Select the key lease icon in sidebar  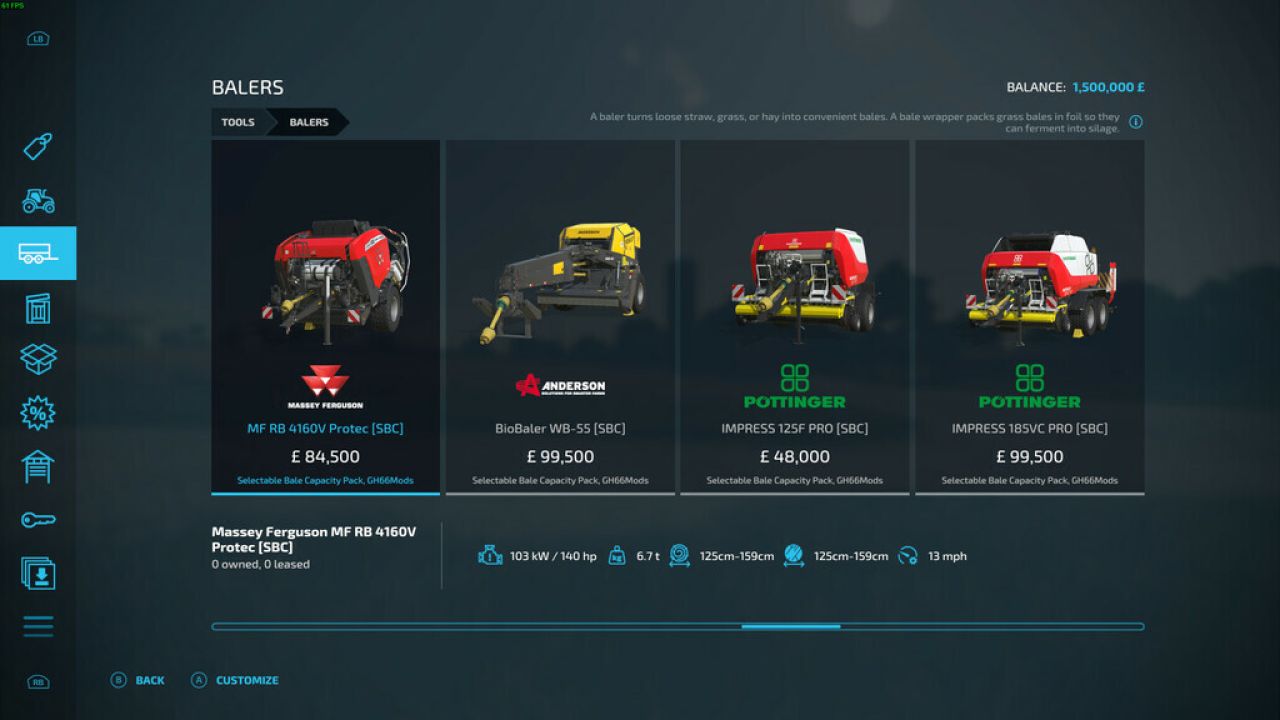[37, 519]
